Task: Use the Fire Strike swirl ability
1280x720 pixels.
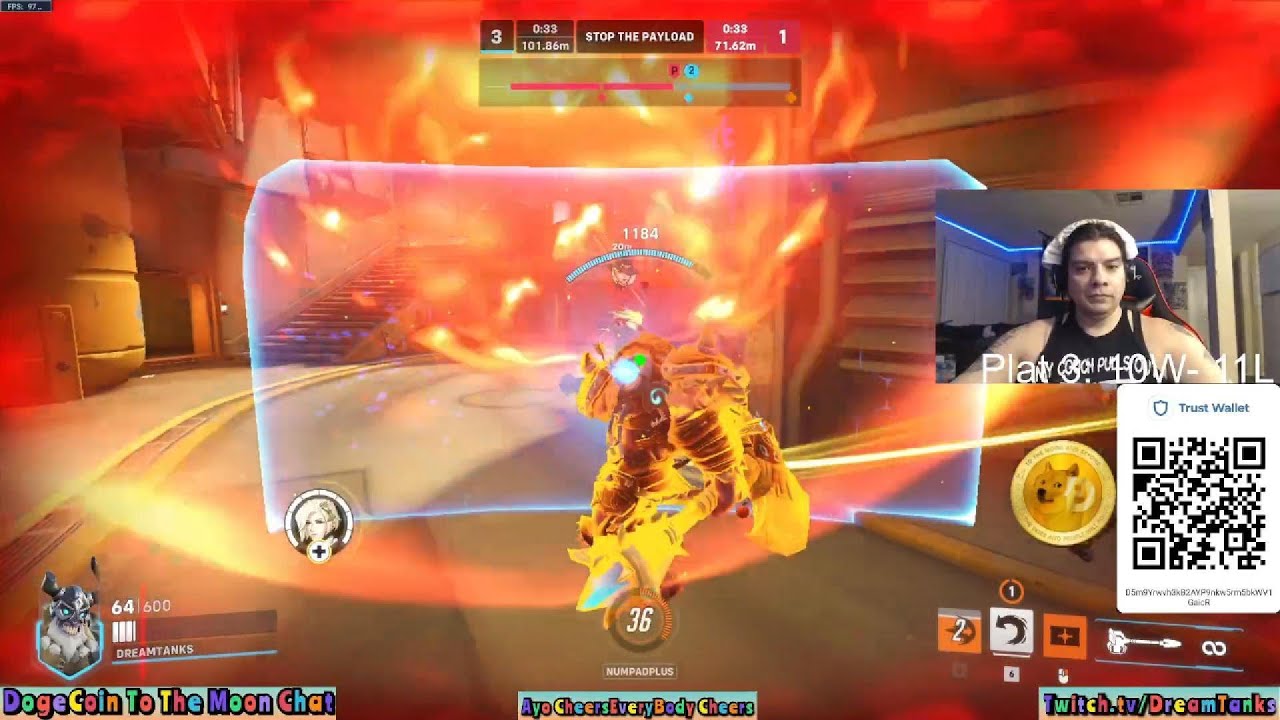Action: (x=1010, y=632)
